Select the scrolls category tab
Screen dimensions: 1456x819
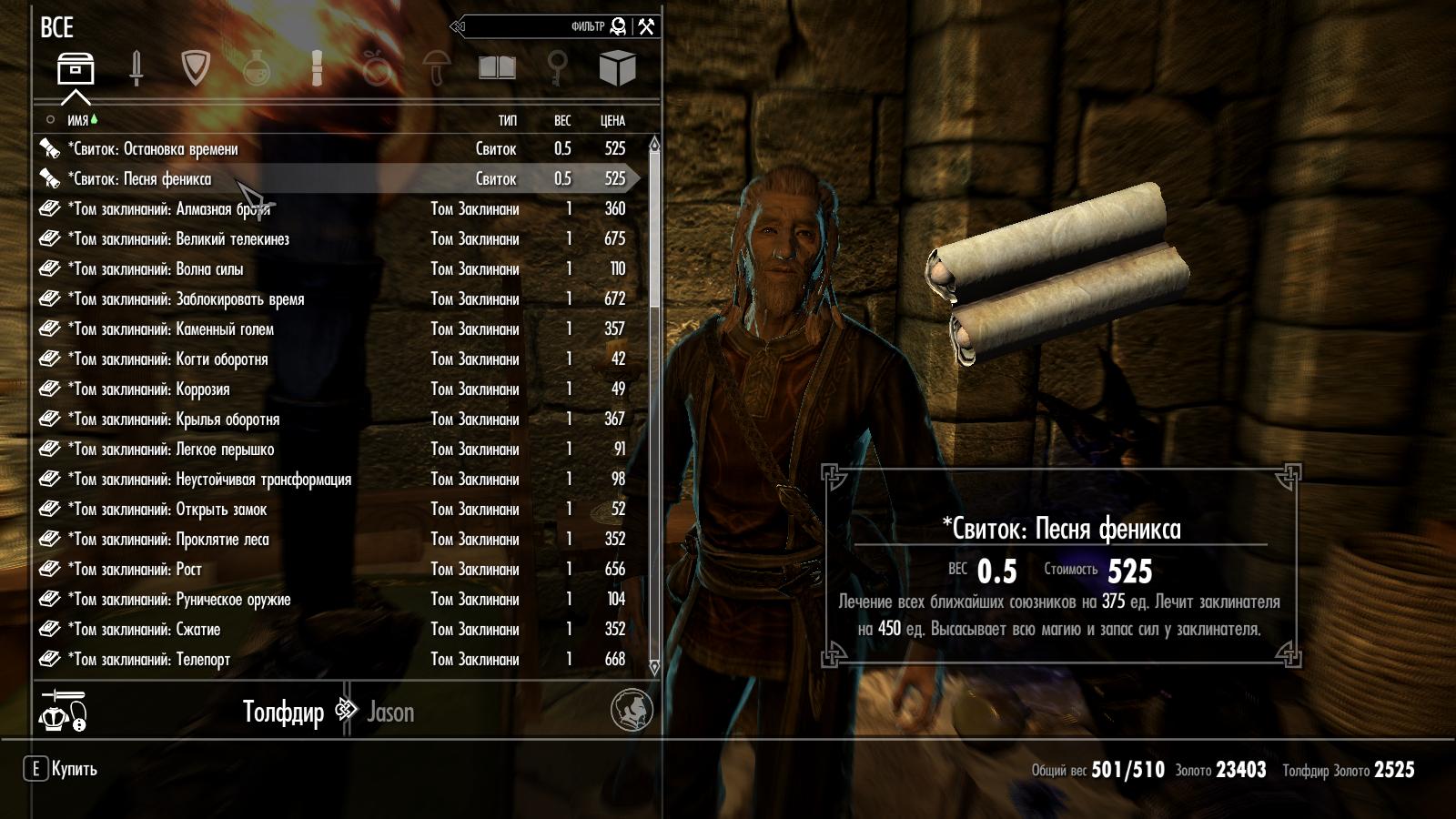(317, 69)
